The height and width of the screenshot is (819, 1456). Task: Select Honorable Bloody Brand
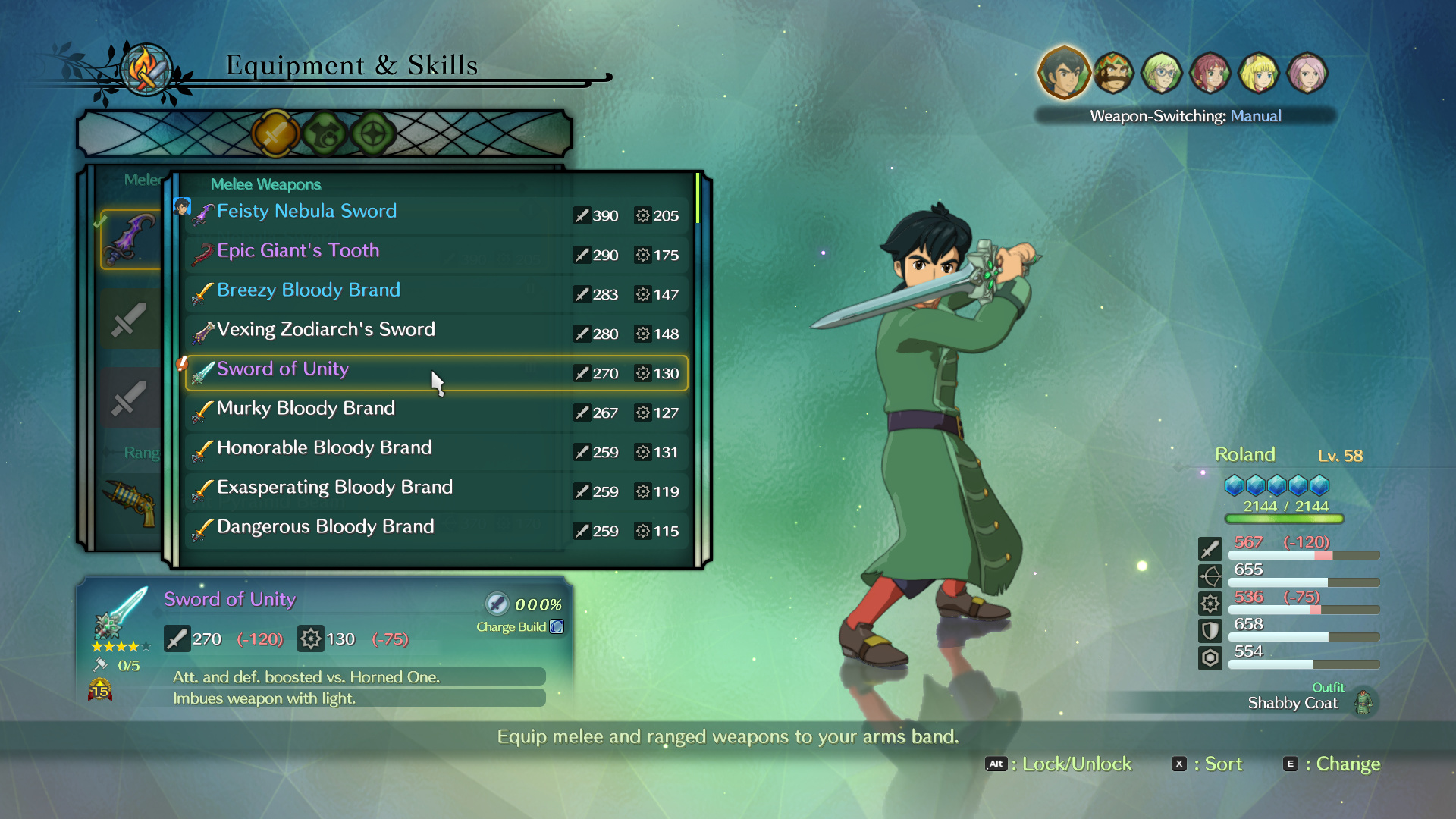click(x=436, y=451)
